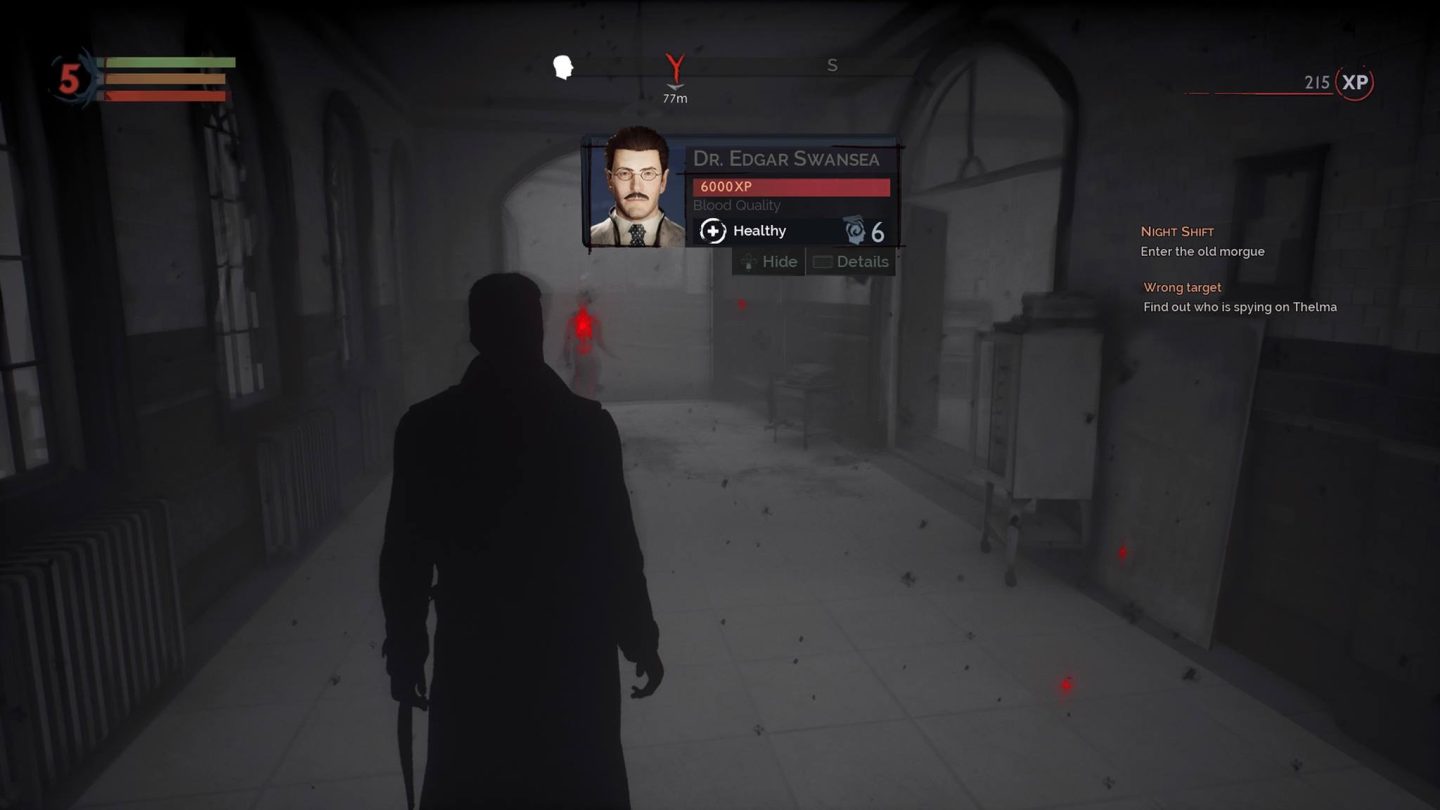Click the touchpad icon next to Details
Image resolution: width=1440 pixels, height=810 pixels.
click(x=823, y=261)
